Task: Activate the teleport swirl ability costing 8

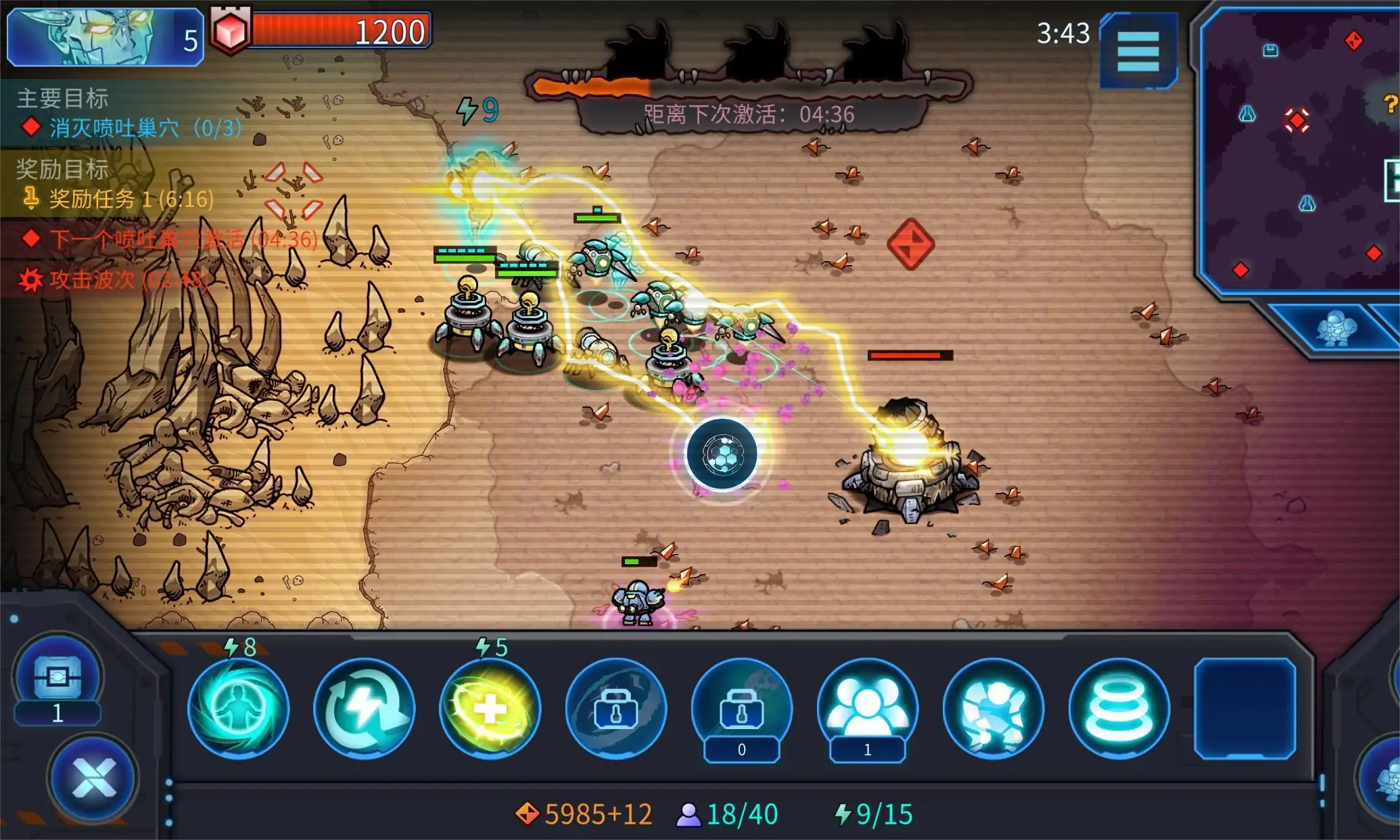Action: coord(238,708)
